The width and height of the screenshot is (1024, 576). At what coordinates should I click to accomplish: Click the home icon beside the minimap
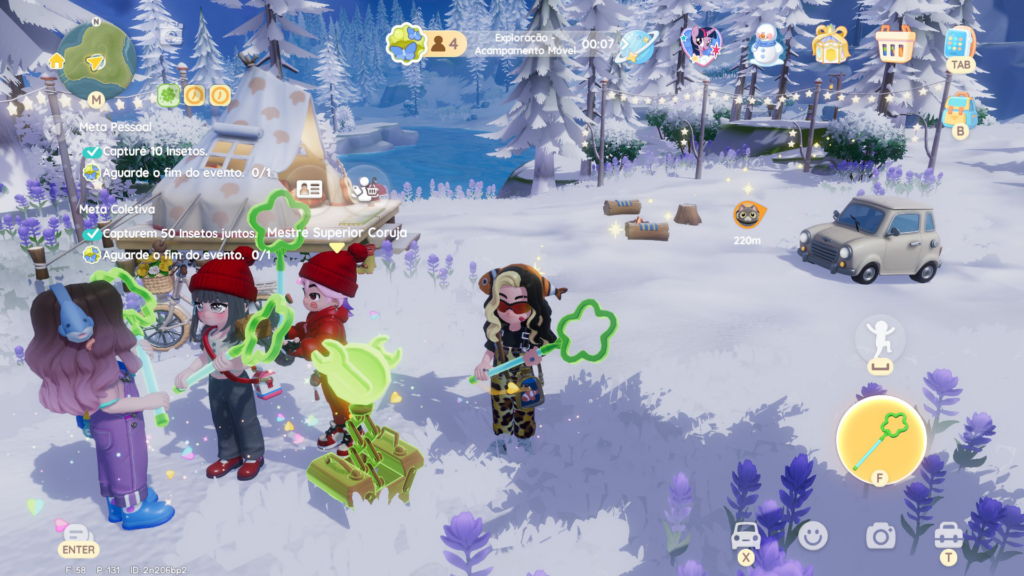click(57, 61)
